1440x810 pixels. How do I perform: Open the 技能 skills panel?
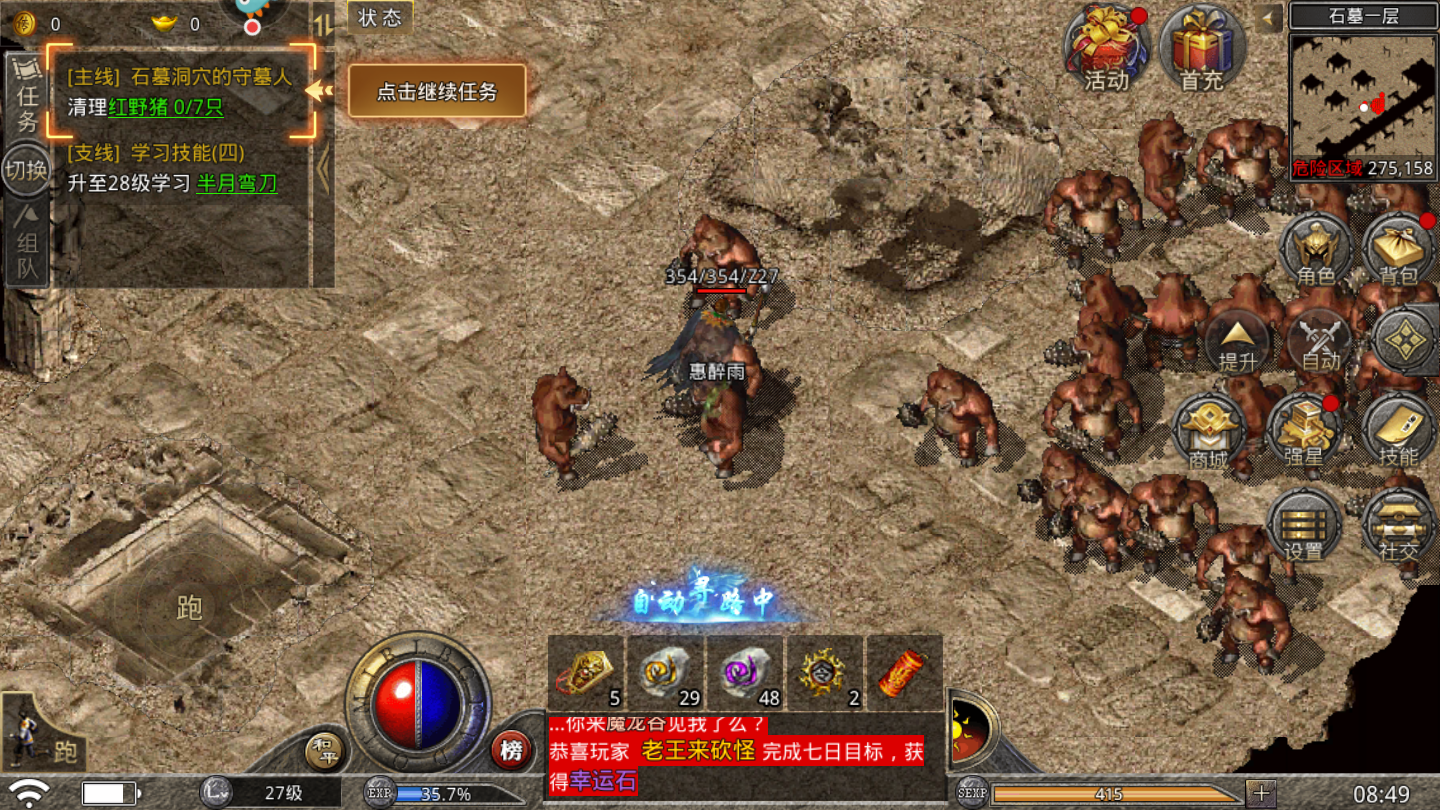(1396, 430)
